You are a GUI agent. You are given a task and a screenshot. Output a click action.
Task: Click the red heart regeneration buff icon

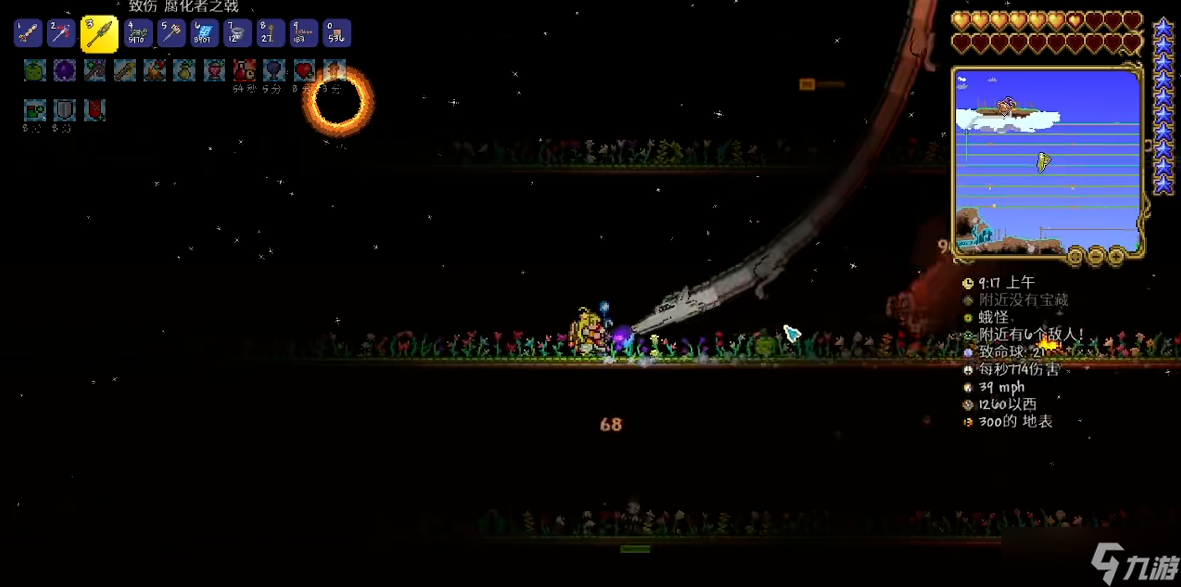click(304, 70)
